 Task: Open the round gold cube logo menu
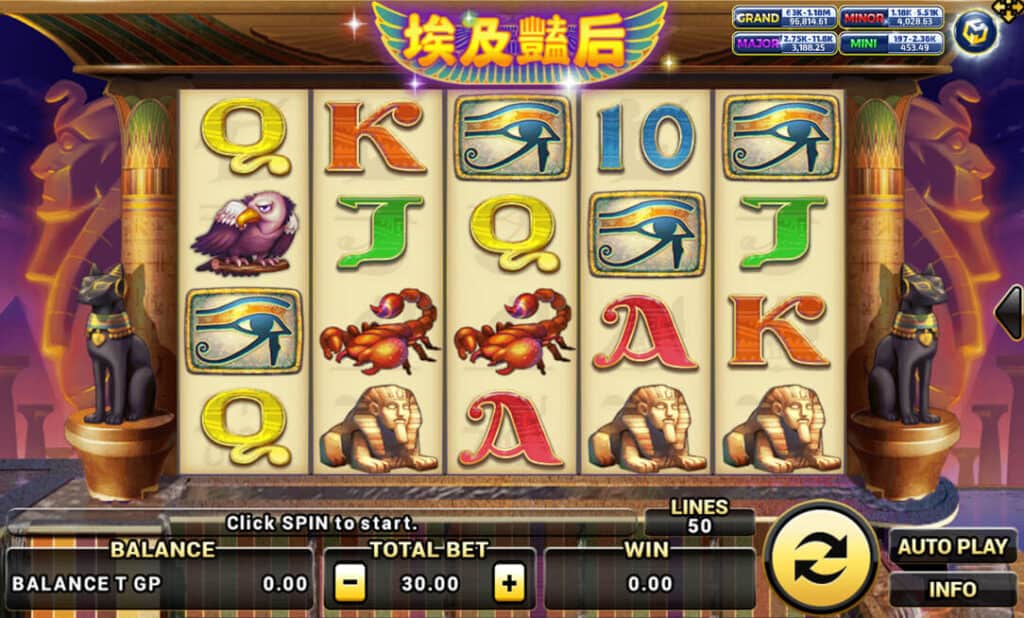(x=974, y=33)
